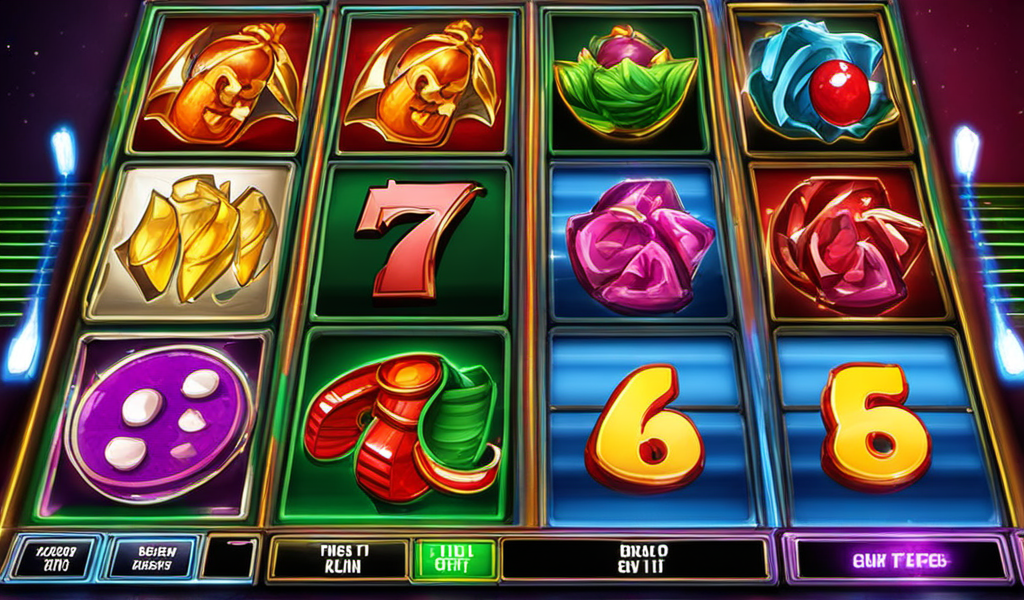1024x600 pixels.
Task: Open the yellow-framed panel beside the green button
Action: pyautogui.click(x=339, y=558)
